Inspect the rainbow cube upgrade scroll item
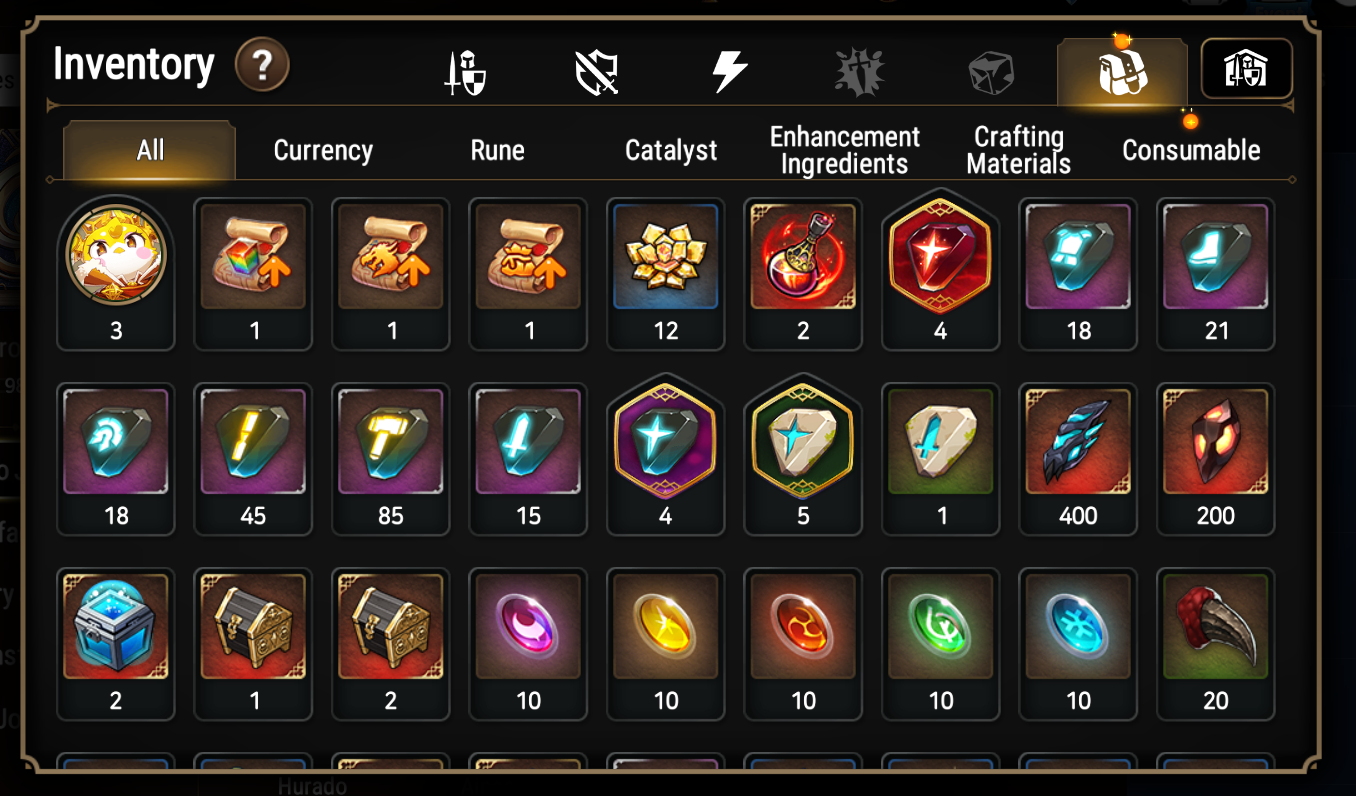Screen dimensions: 1356x796 coord(253,265)
